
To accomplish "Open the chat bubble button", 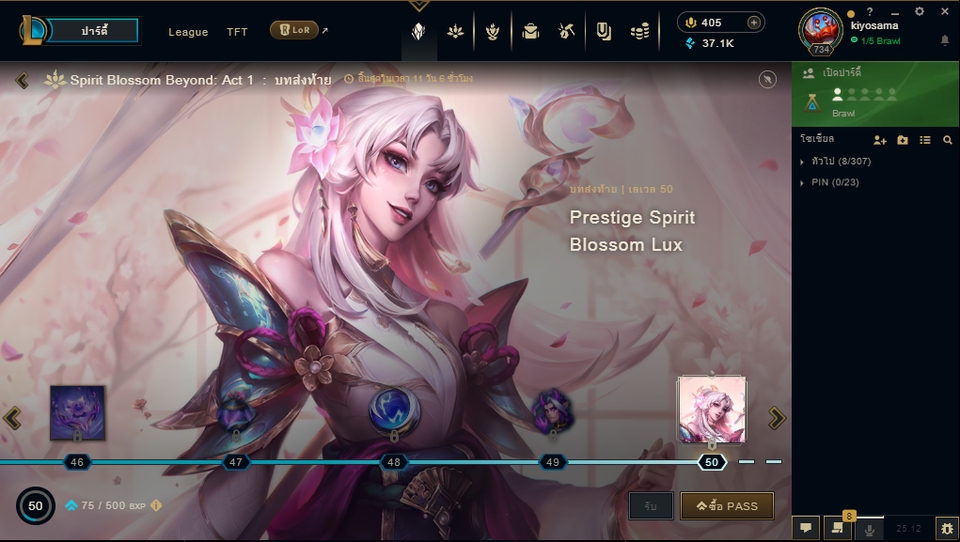I will [805, 528].
